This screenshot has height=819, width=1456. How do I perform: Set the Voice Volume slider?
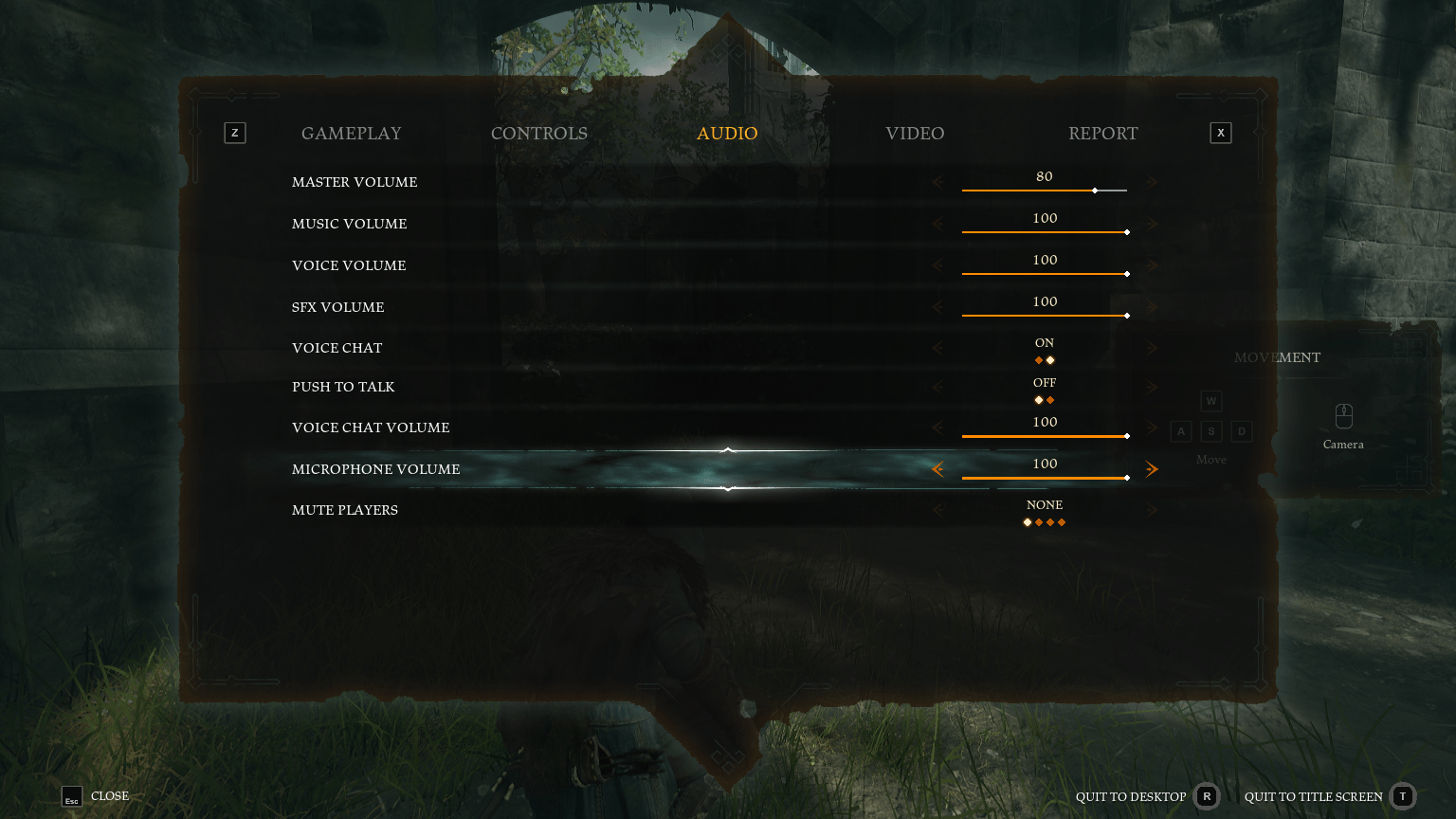(x=1045, y=274)
